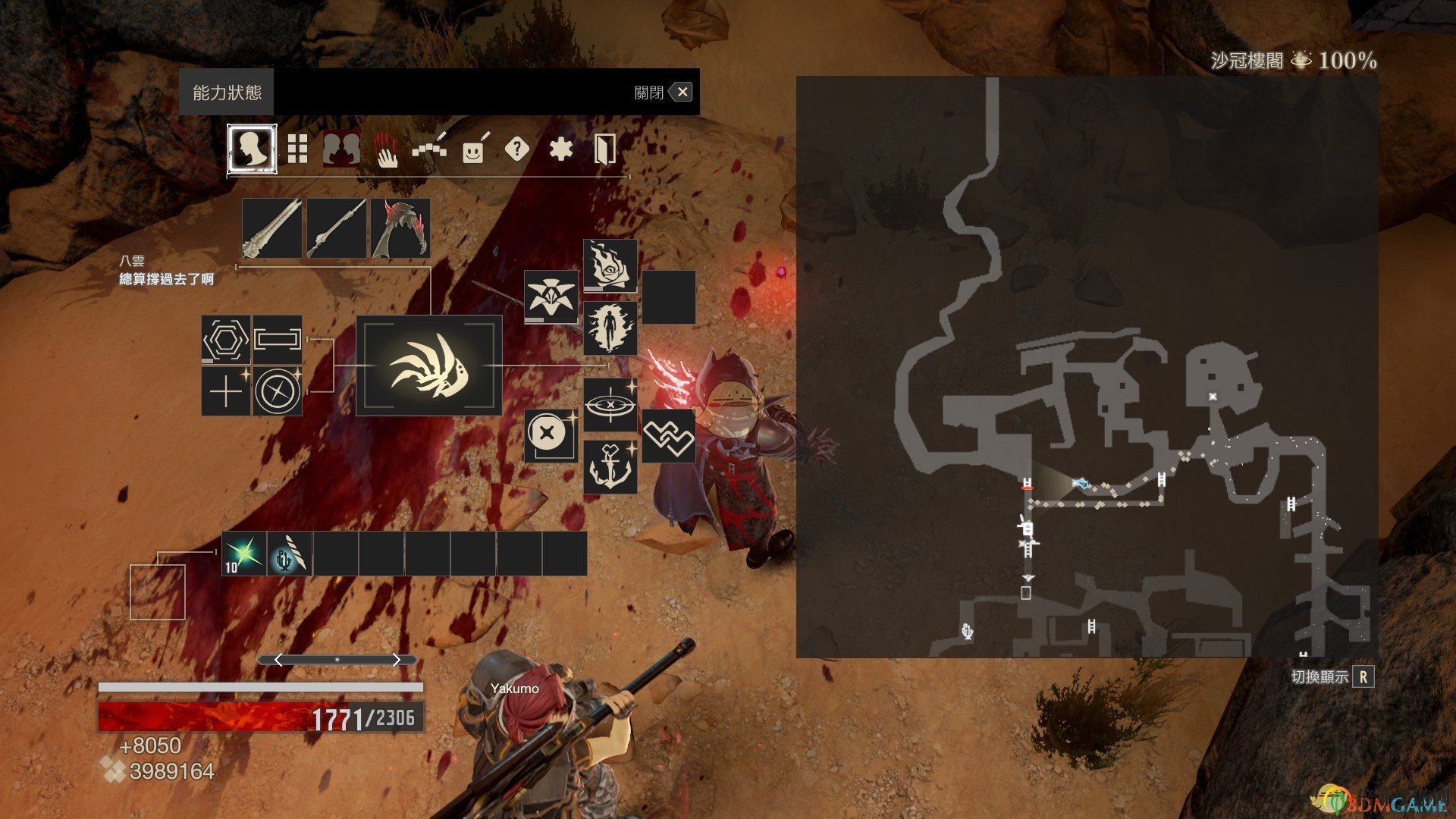
Task: Choose the anchor gift icon
Action: pos(610,467)
